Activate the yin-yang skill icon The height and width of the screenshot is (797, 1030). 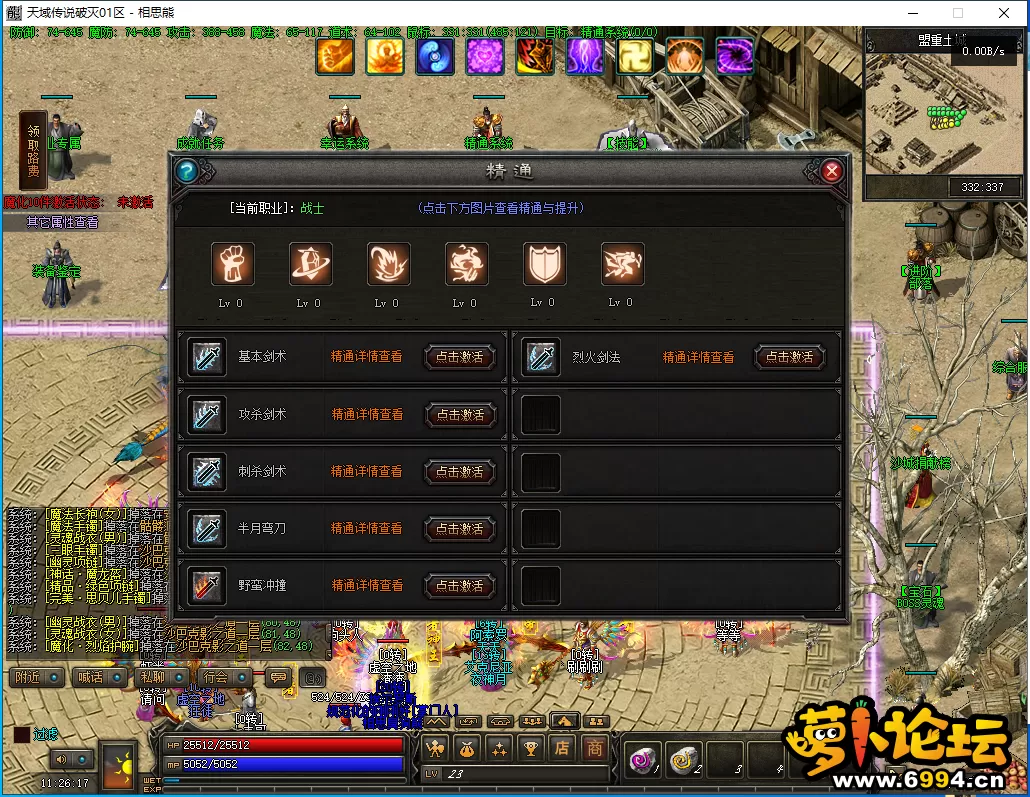click(435, 56)
